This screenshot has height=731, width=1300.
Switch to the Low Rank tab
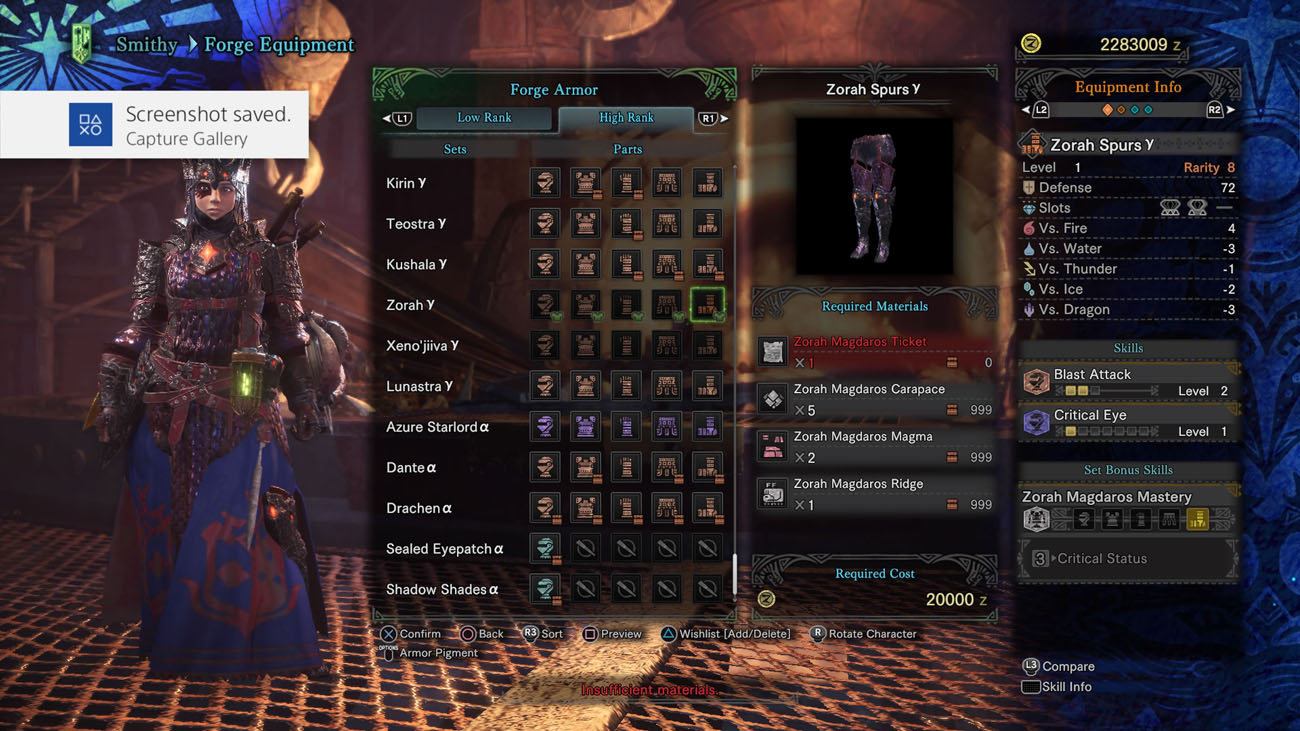pyautogui.click(x=484, y=118)
